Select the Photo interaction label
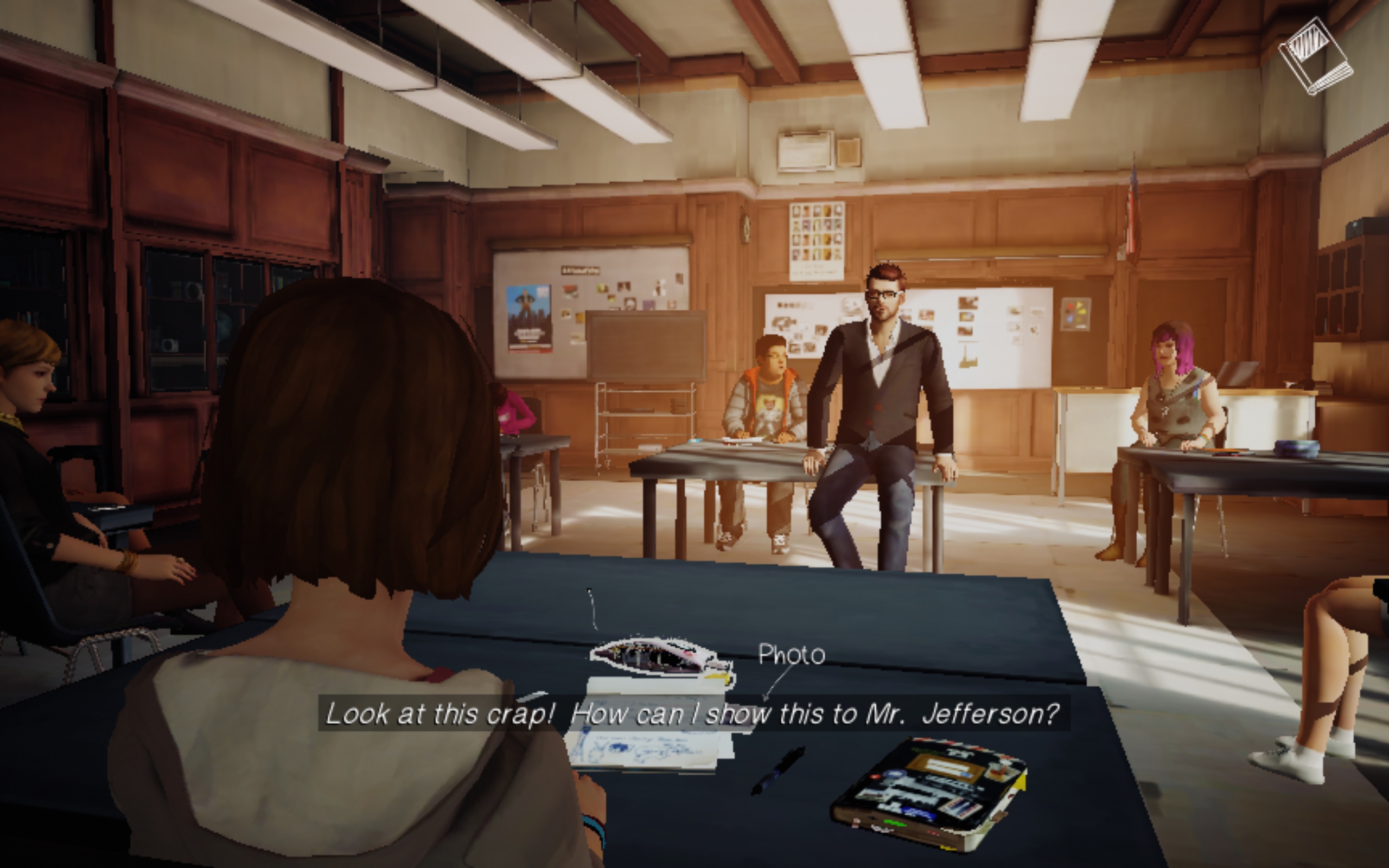The image size is (1389, 868). [x=791, y=655]
